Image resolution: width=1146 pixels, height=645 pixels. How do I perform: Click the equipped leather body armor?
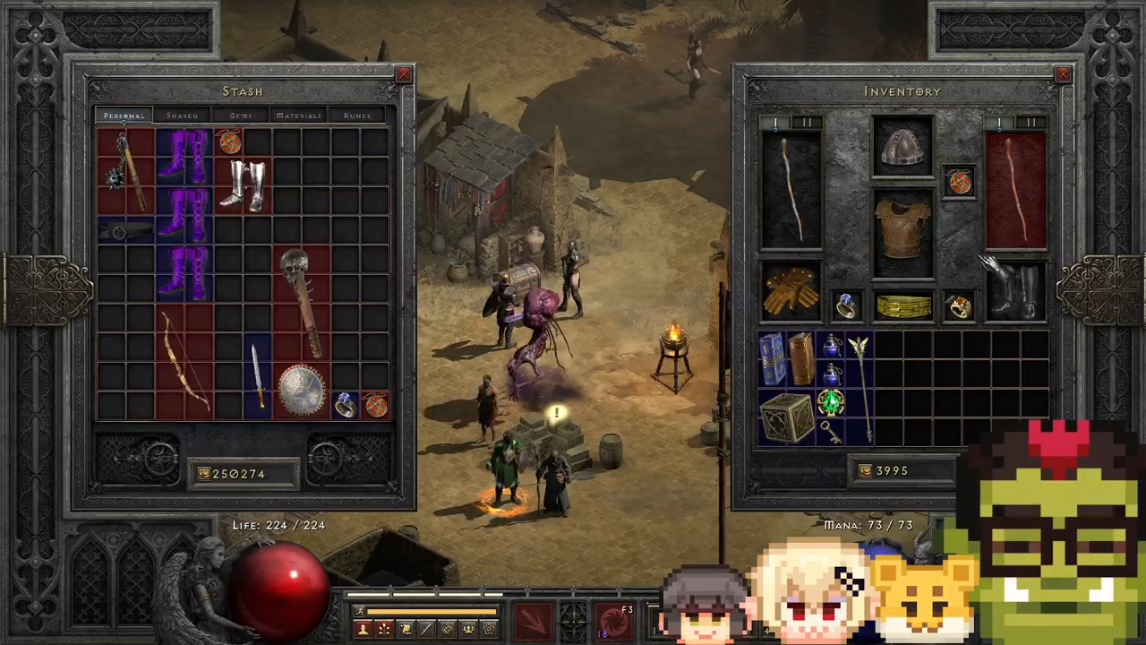902,233
